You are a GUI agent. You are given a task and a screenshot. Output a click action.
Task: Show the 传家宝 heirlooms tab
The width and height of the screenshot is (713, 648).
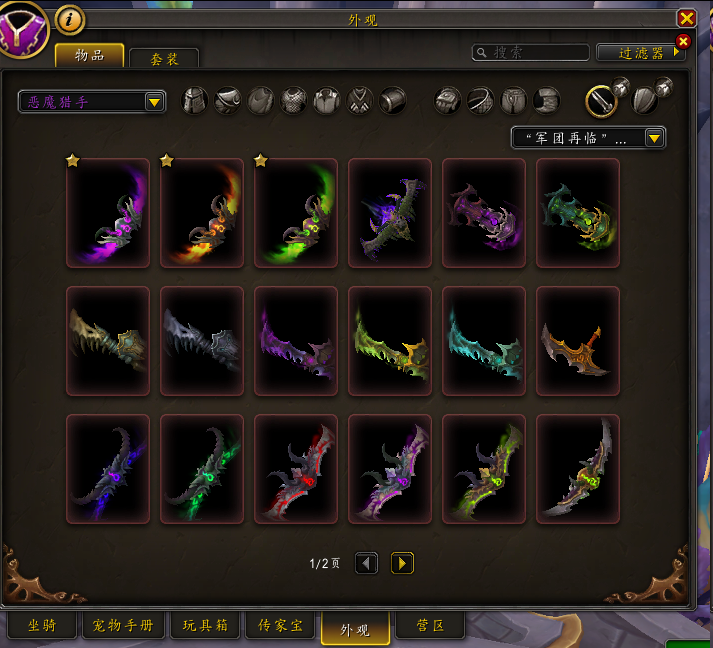(x=281, y=627)
